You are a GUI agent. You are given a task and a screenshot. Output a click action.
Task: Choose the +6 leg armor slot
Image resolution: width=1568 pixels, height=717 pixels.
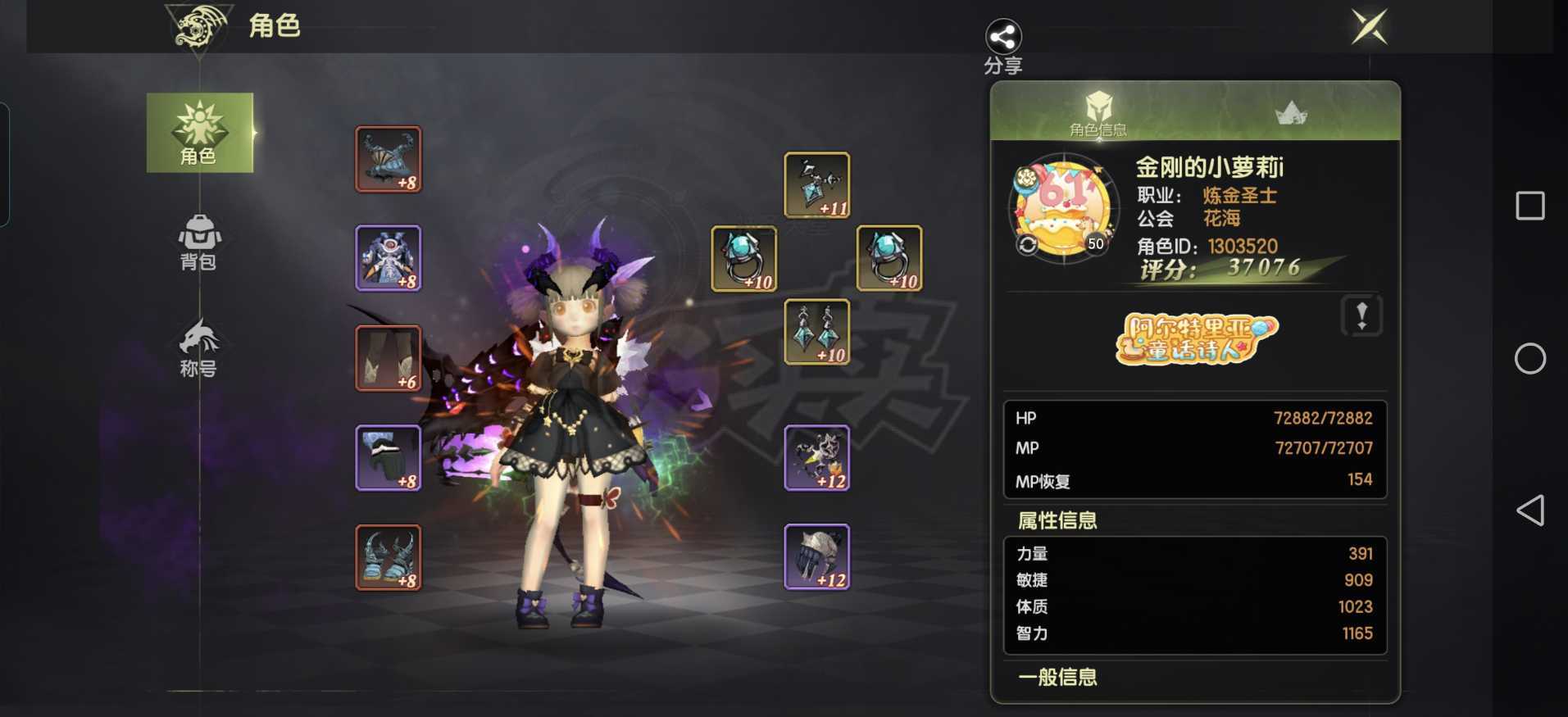coord(389,359)
